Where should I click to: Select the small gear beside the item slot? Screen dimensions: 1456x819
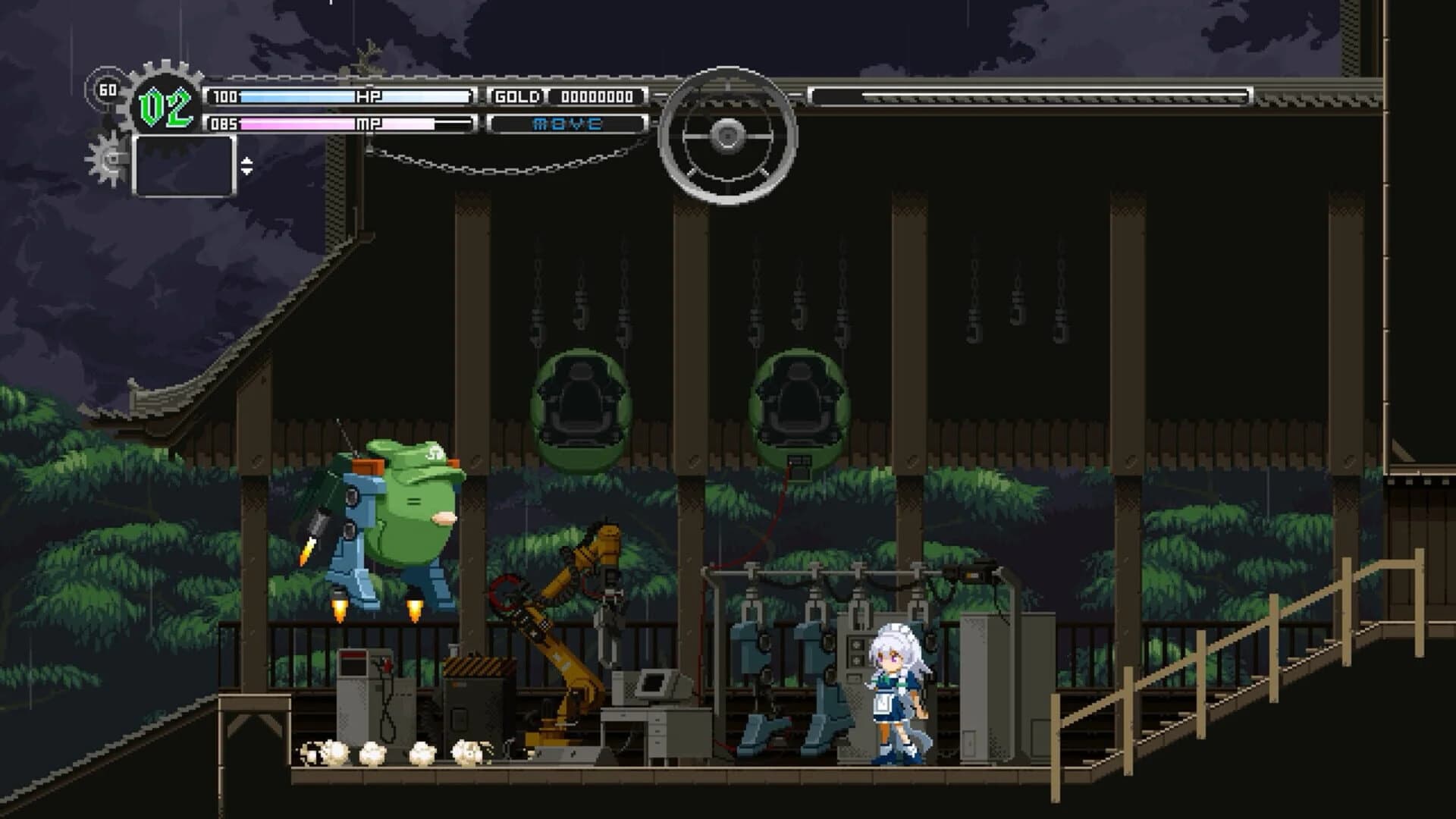coord(105,158)
